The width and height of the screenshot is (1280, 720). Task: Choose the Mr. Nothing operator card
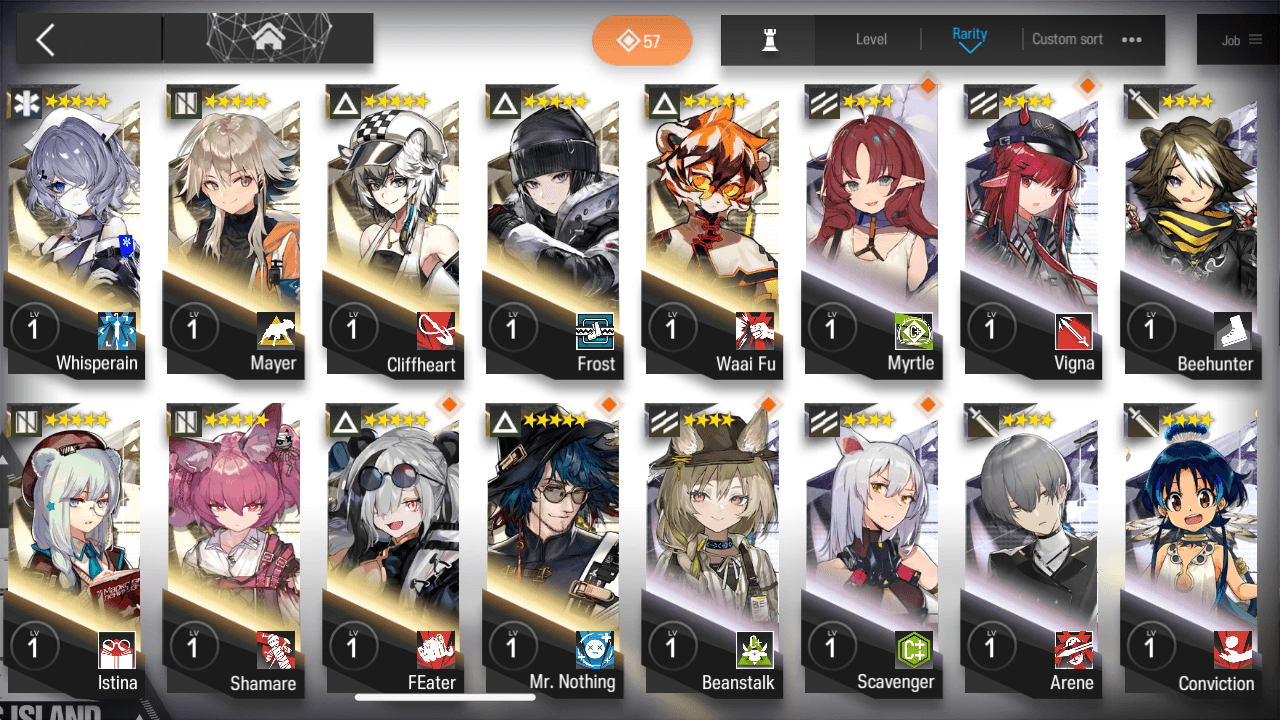(553, 548)
